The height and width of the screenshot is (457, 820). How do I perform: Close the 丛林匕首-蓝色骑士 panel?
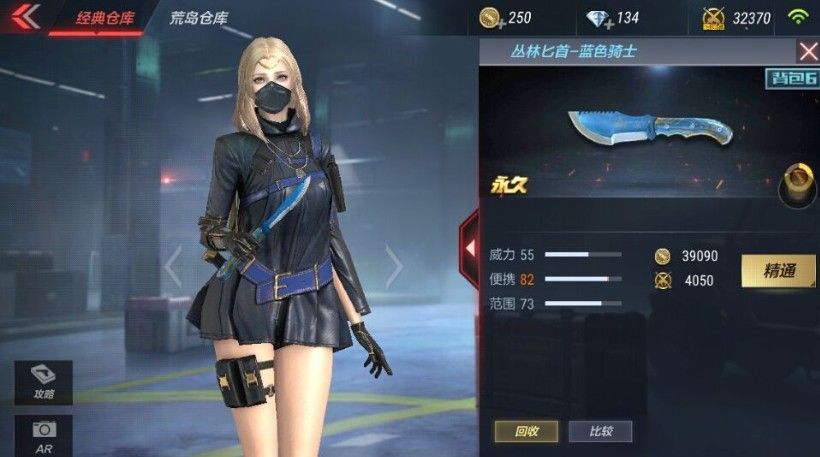coord(808,51)
